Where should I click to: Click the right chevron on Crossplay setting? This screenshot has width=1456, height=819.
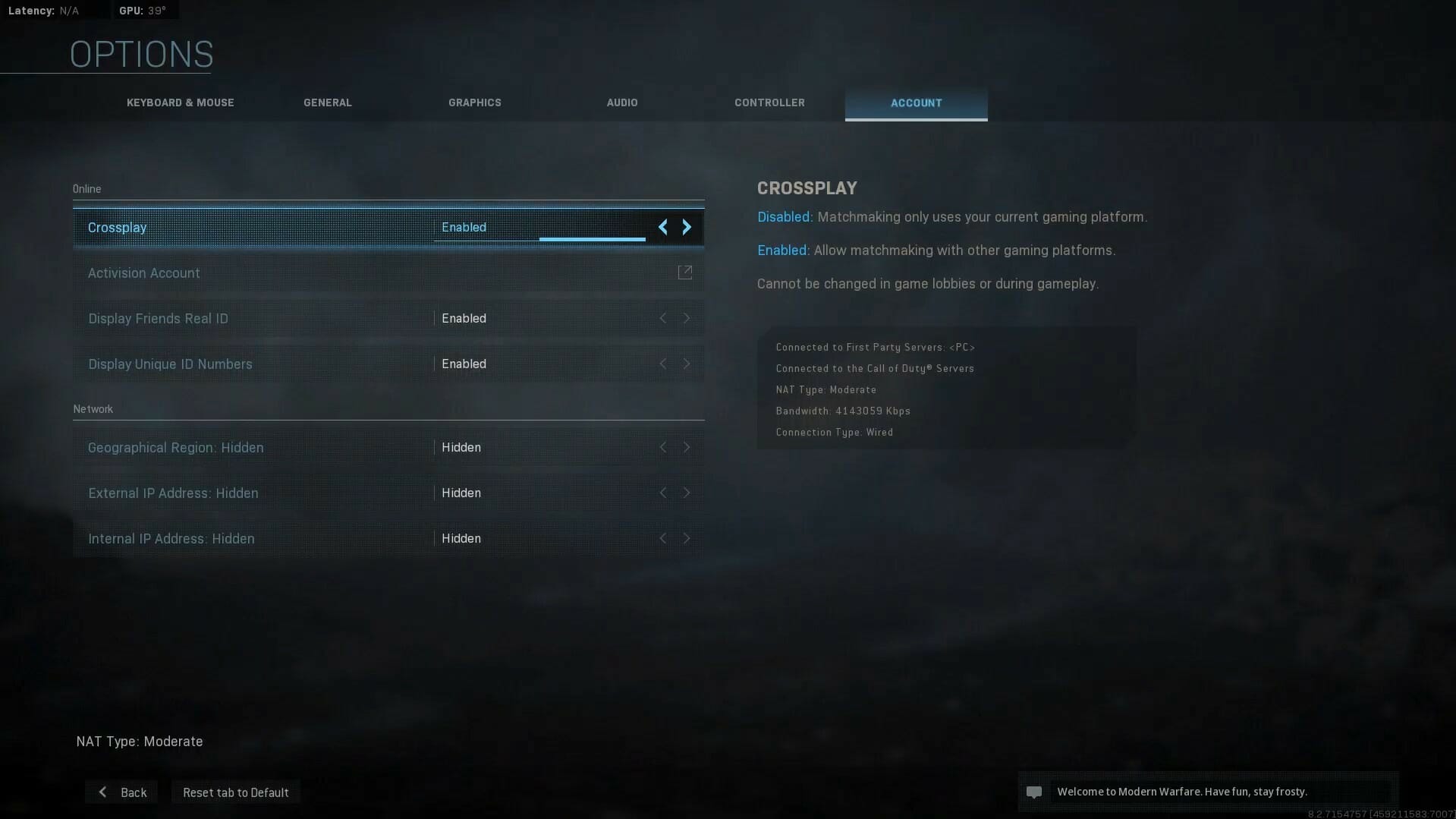tap(687, 226)
